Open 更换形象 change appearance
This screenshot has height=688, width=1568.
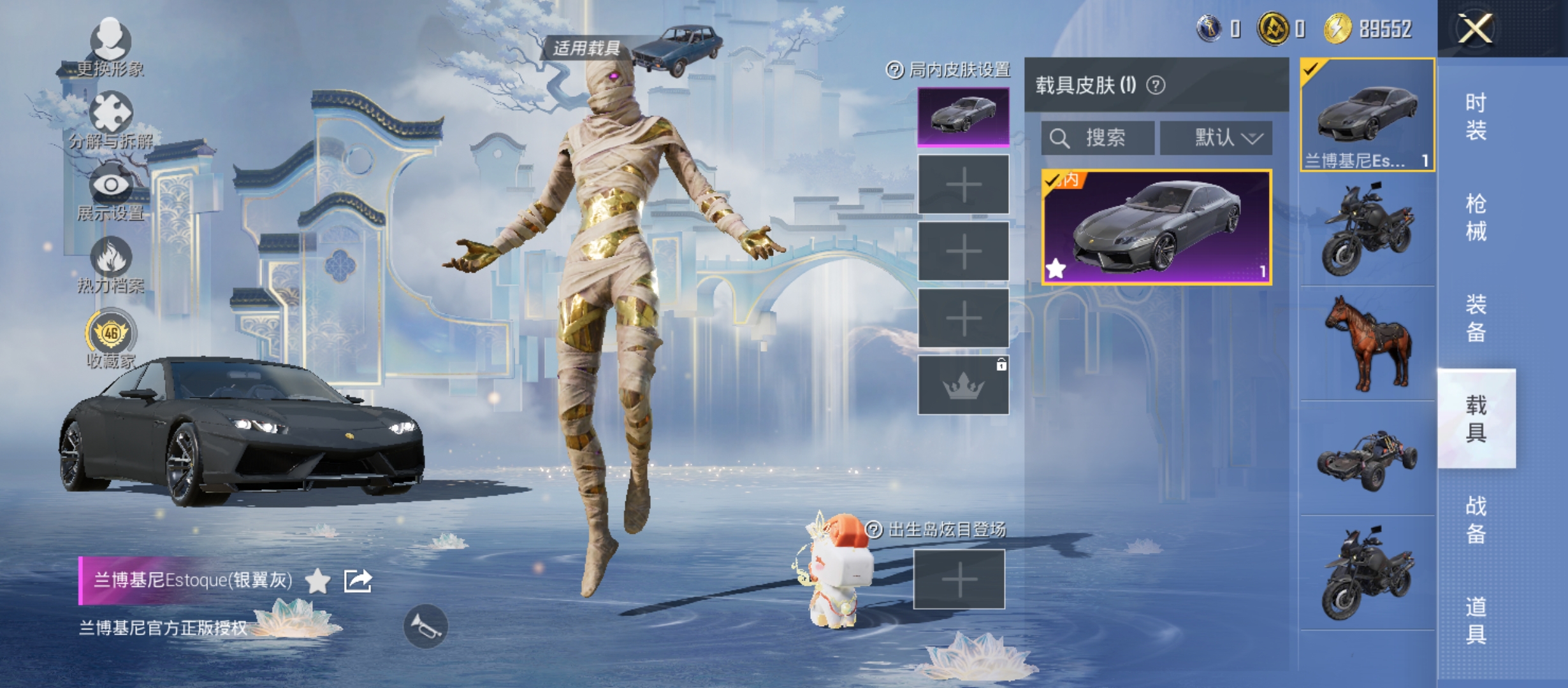coord(110,46)
